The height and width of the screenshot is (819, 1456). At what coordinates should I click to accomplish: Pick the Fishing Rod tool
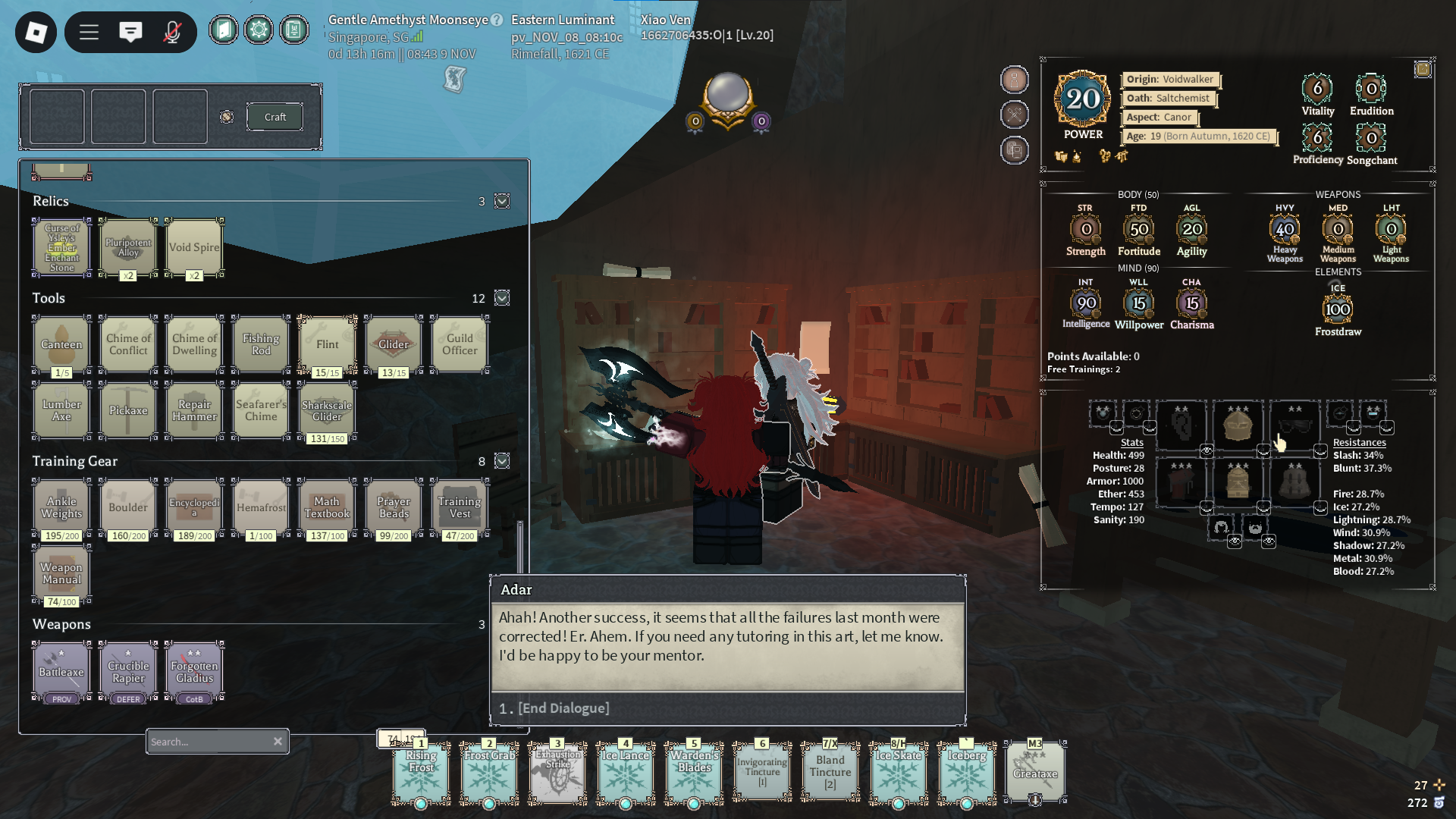pos(261,344)
